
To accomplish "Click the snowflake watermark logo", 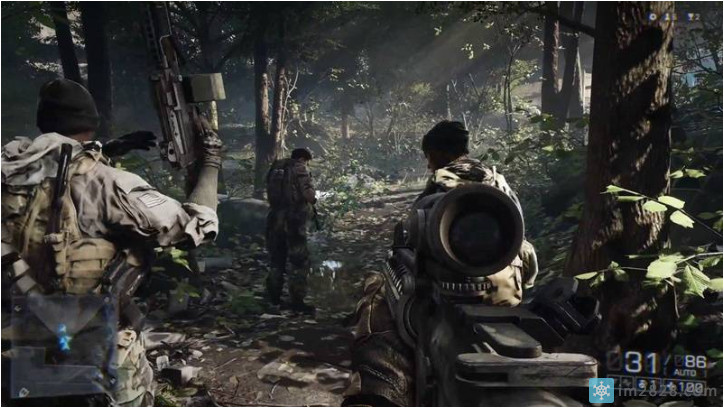I will (603, 390).
